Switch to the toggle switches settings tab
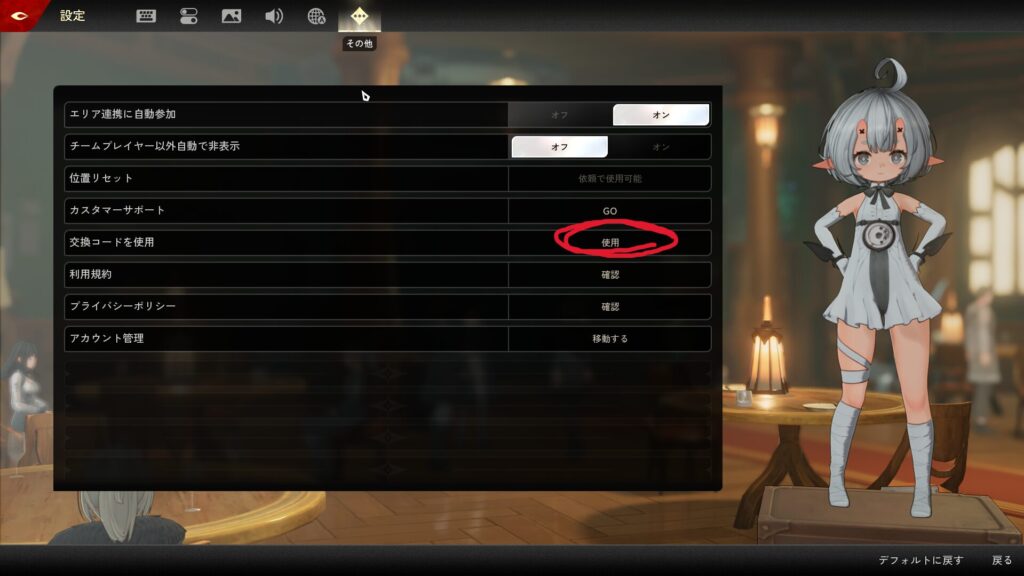 click(x=189, y=16)
